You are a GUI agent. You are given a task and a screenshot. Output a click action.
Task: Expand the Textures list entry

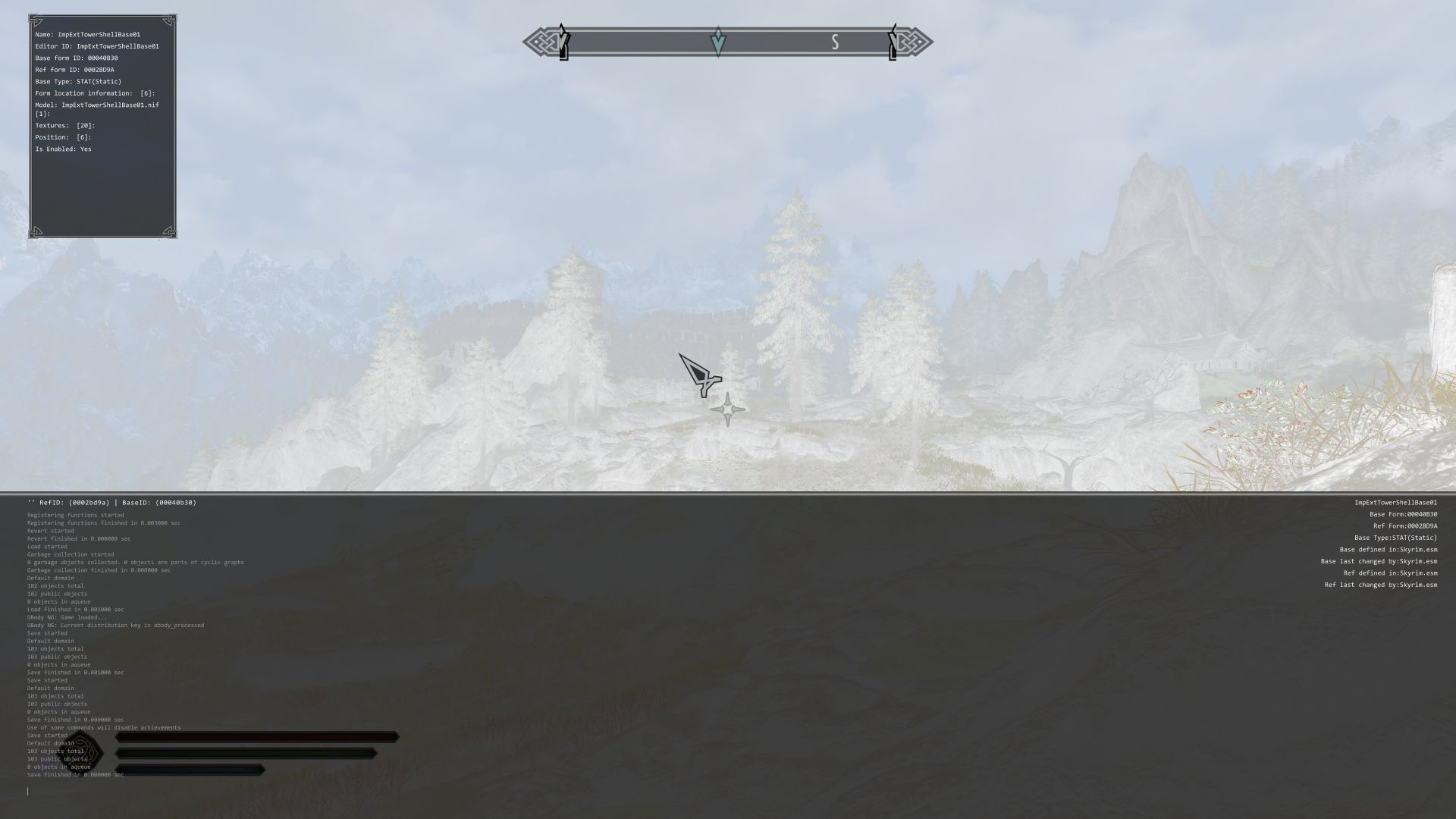[x=65, y=126]
